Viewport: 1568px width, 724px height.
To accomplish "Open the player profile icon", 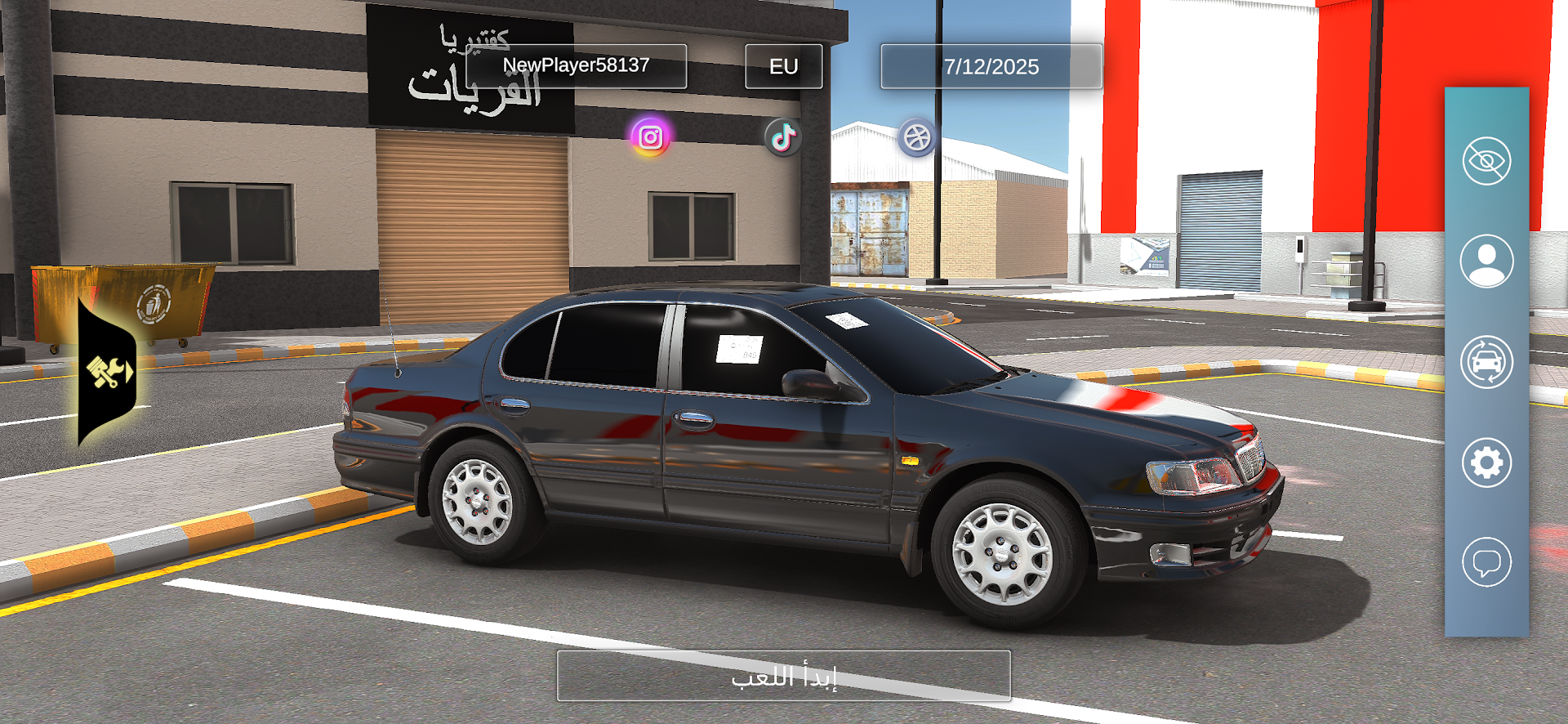I will click(x=1486, y=261).
